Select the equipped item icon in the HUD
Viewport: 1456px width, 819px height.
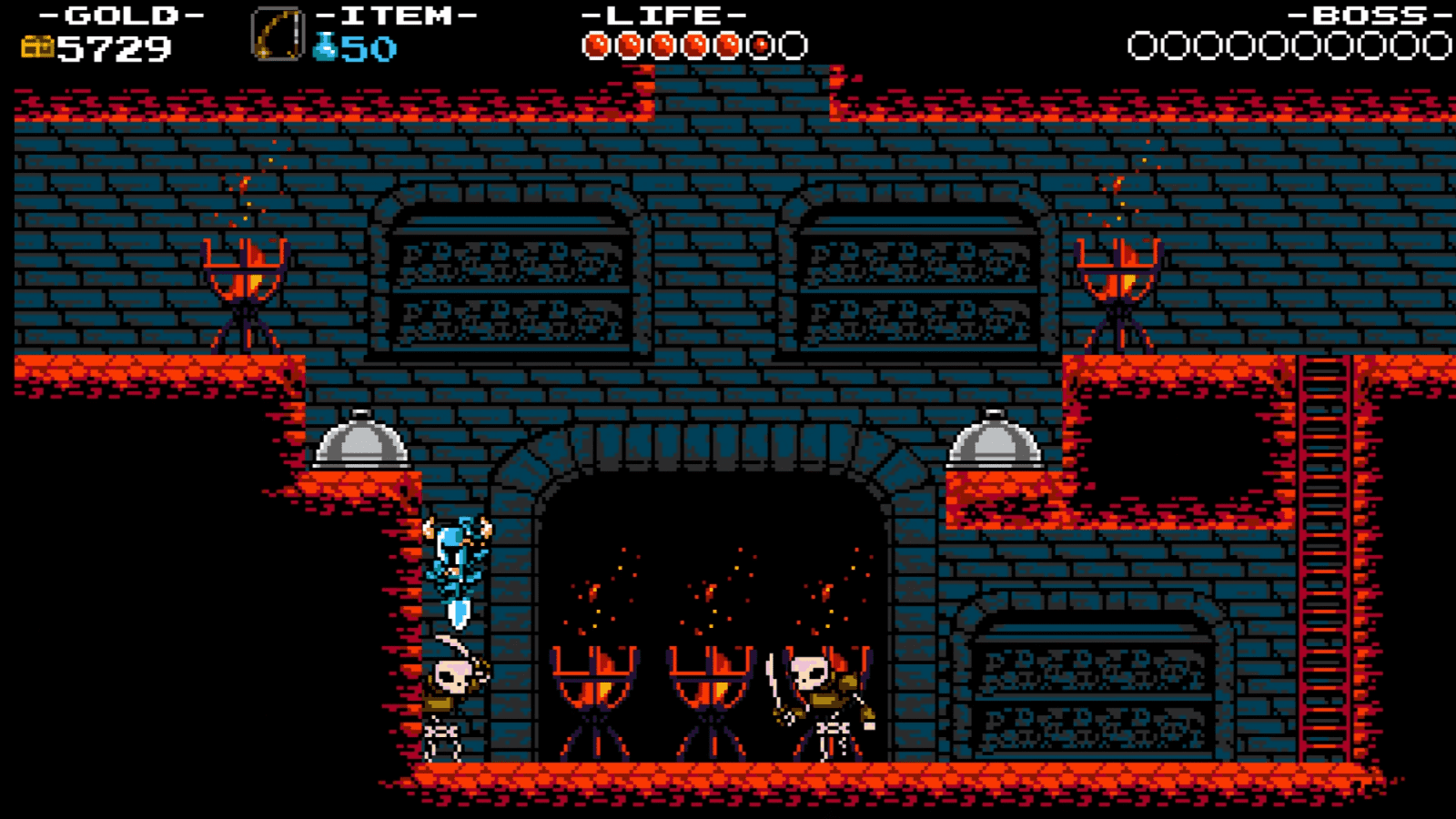pyautogui.click(x=276, y=34)
